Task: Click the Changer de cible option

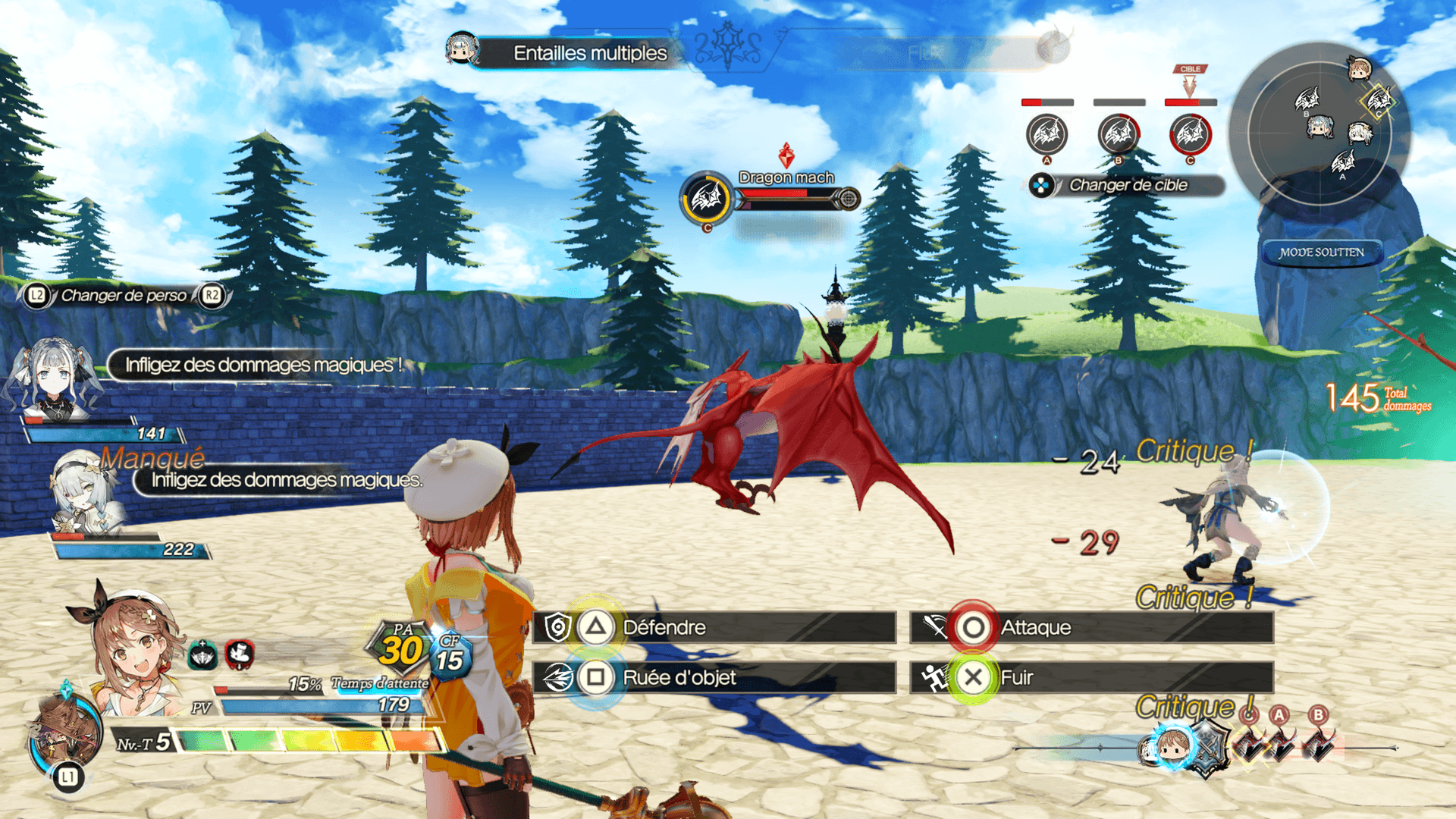Action: (1127, 185)
